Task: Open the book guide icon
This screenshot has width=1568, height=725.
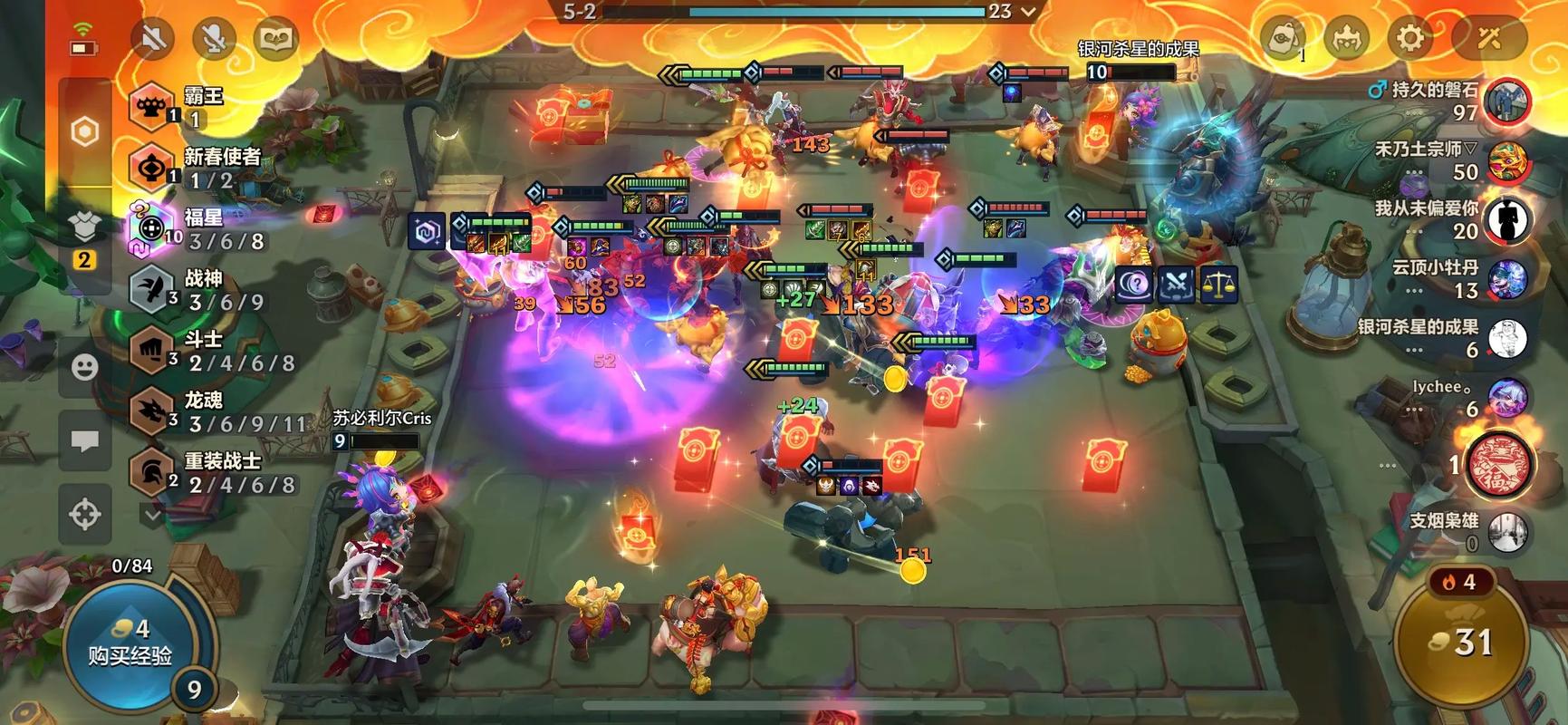Action: [x=274, y=38]
